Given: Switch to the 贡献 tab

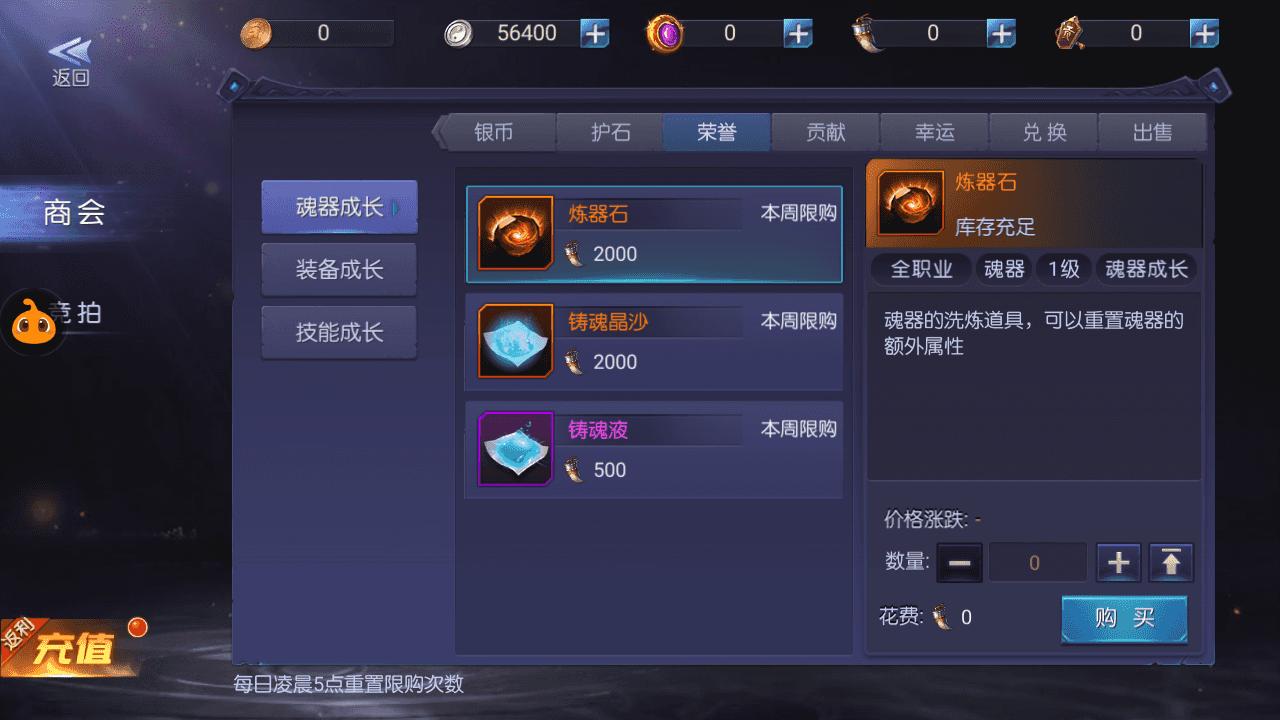Looking at the screenshot, I should 825,131.
